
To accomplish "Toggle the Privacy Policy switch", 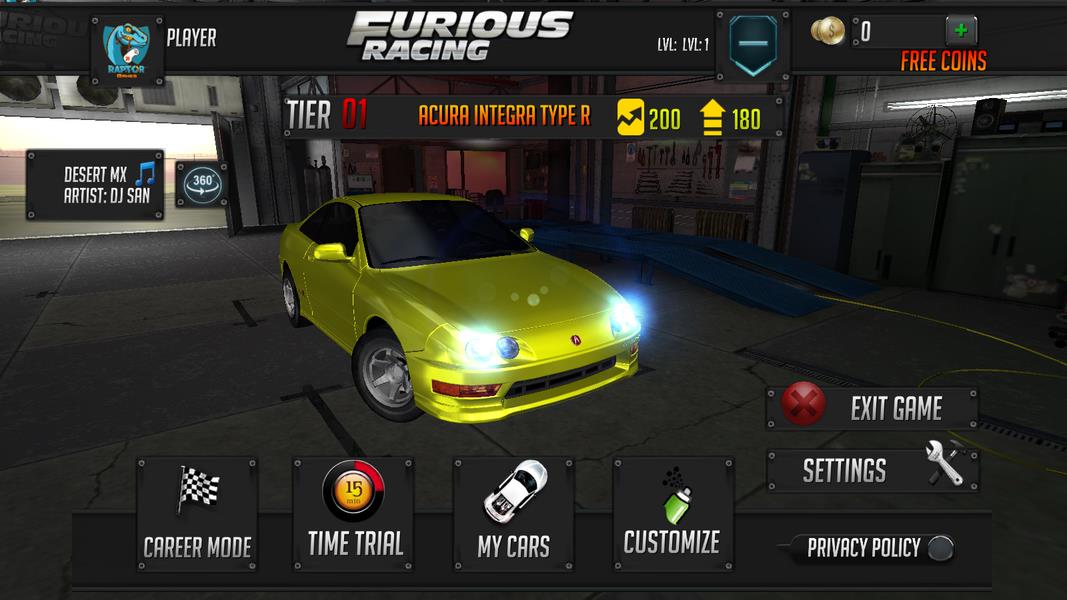I will (939, 548).
